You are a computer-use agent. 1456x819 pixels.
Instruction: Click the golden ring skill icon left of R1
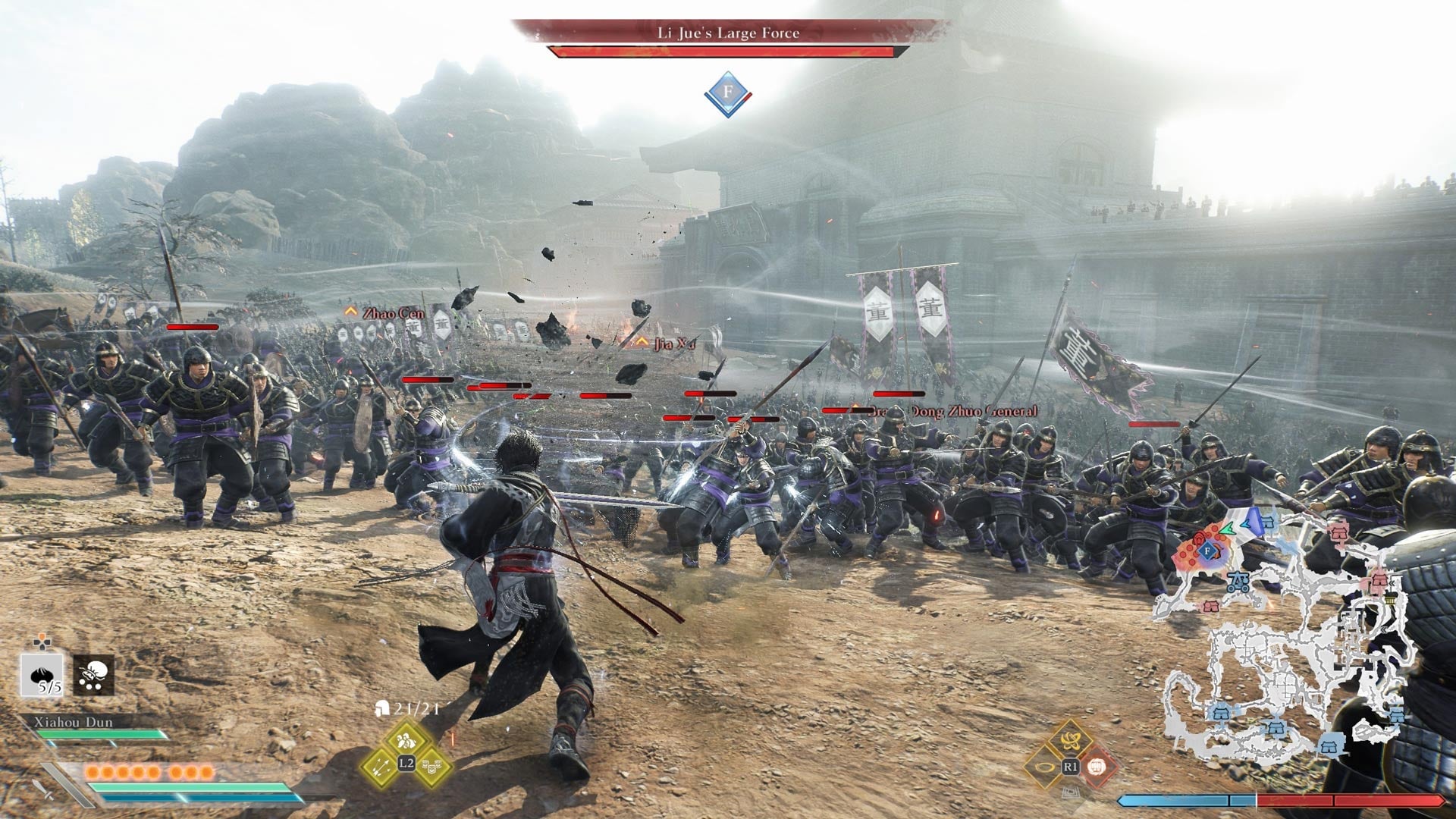click(1044, 767)
